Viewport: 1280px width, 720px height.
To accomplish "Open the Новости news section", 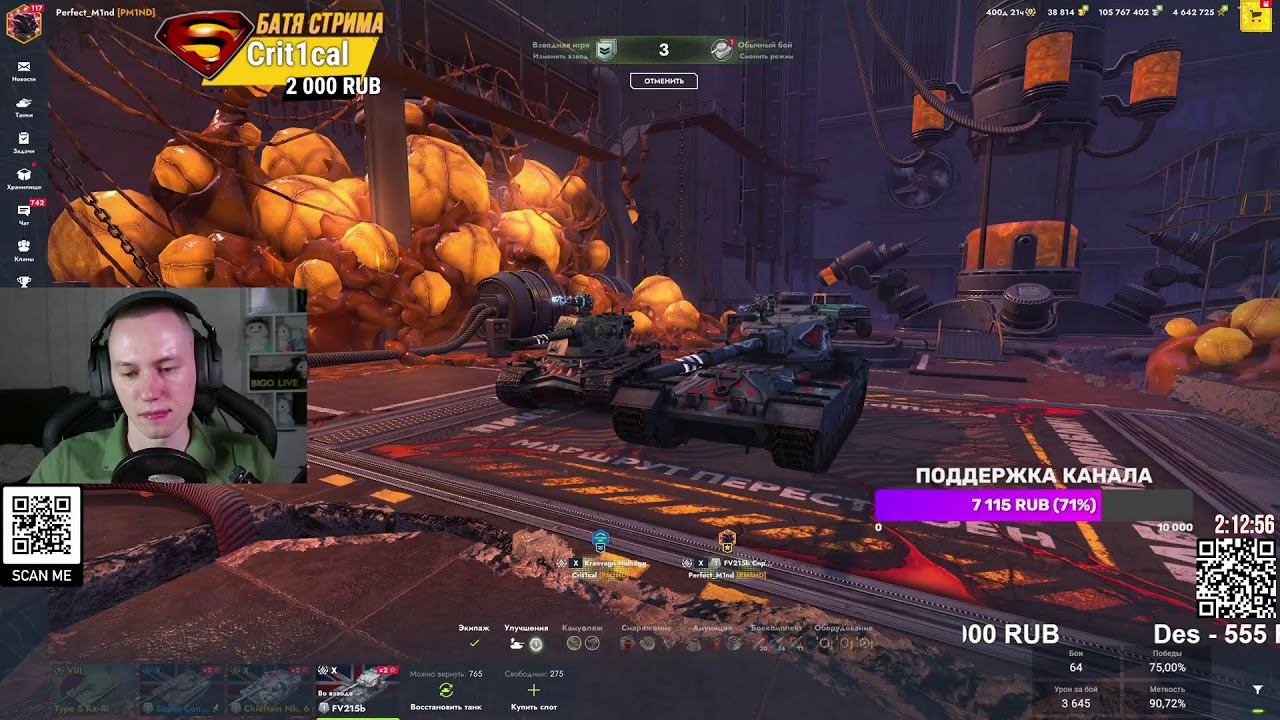I will click(24, 70).
